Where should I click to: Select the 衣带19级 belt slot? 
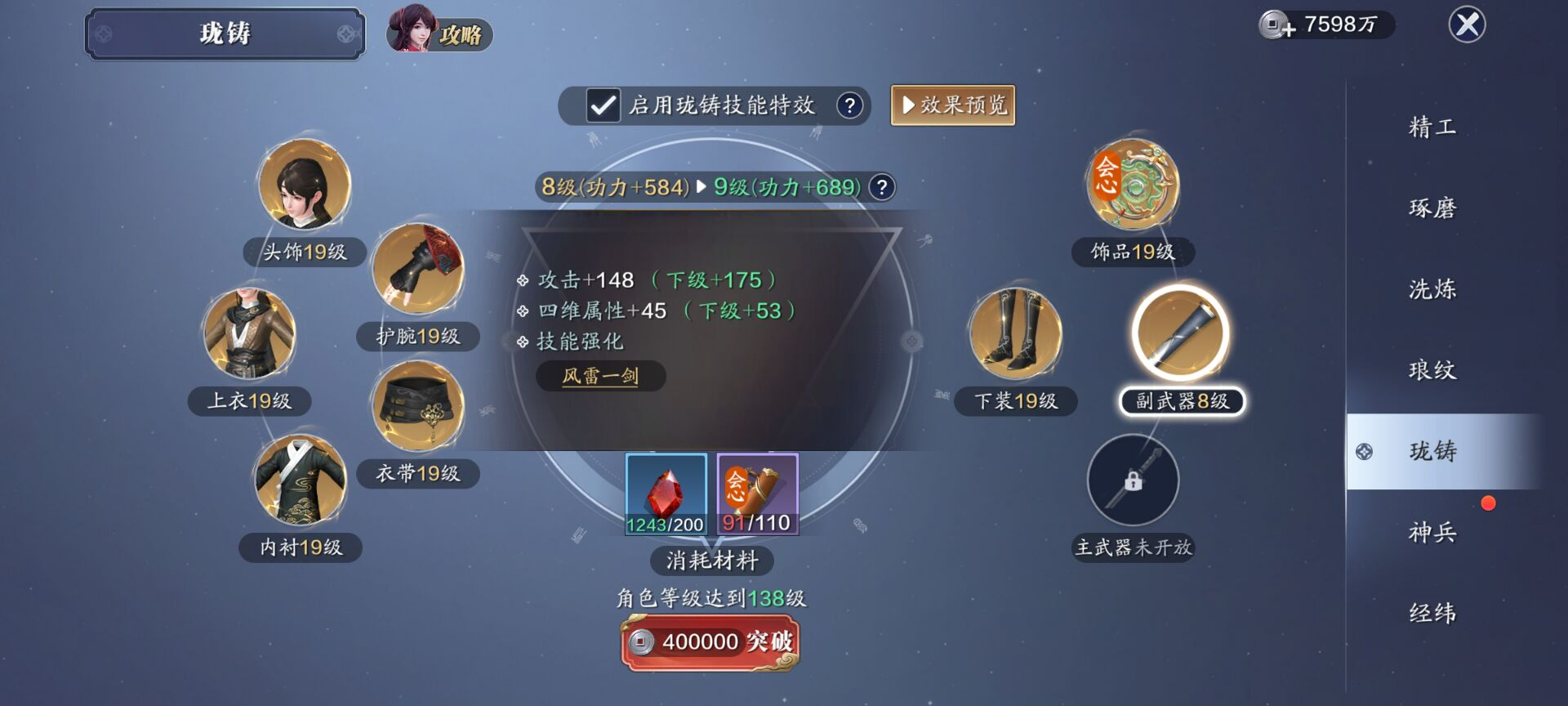tap(417, 406)
